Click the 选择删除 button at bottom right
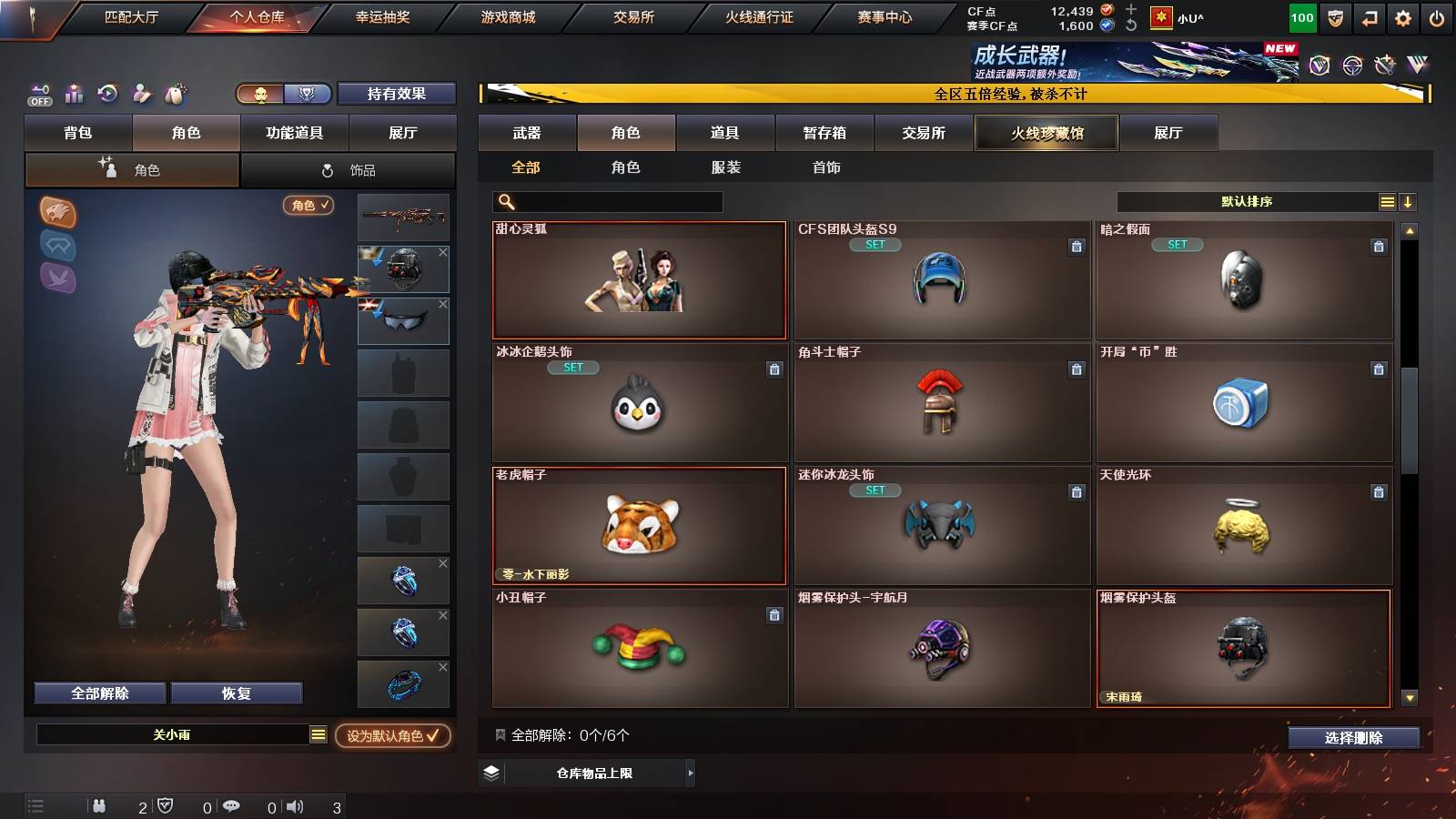This screenshot has height=819, width=1456. [1354, 738]
